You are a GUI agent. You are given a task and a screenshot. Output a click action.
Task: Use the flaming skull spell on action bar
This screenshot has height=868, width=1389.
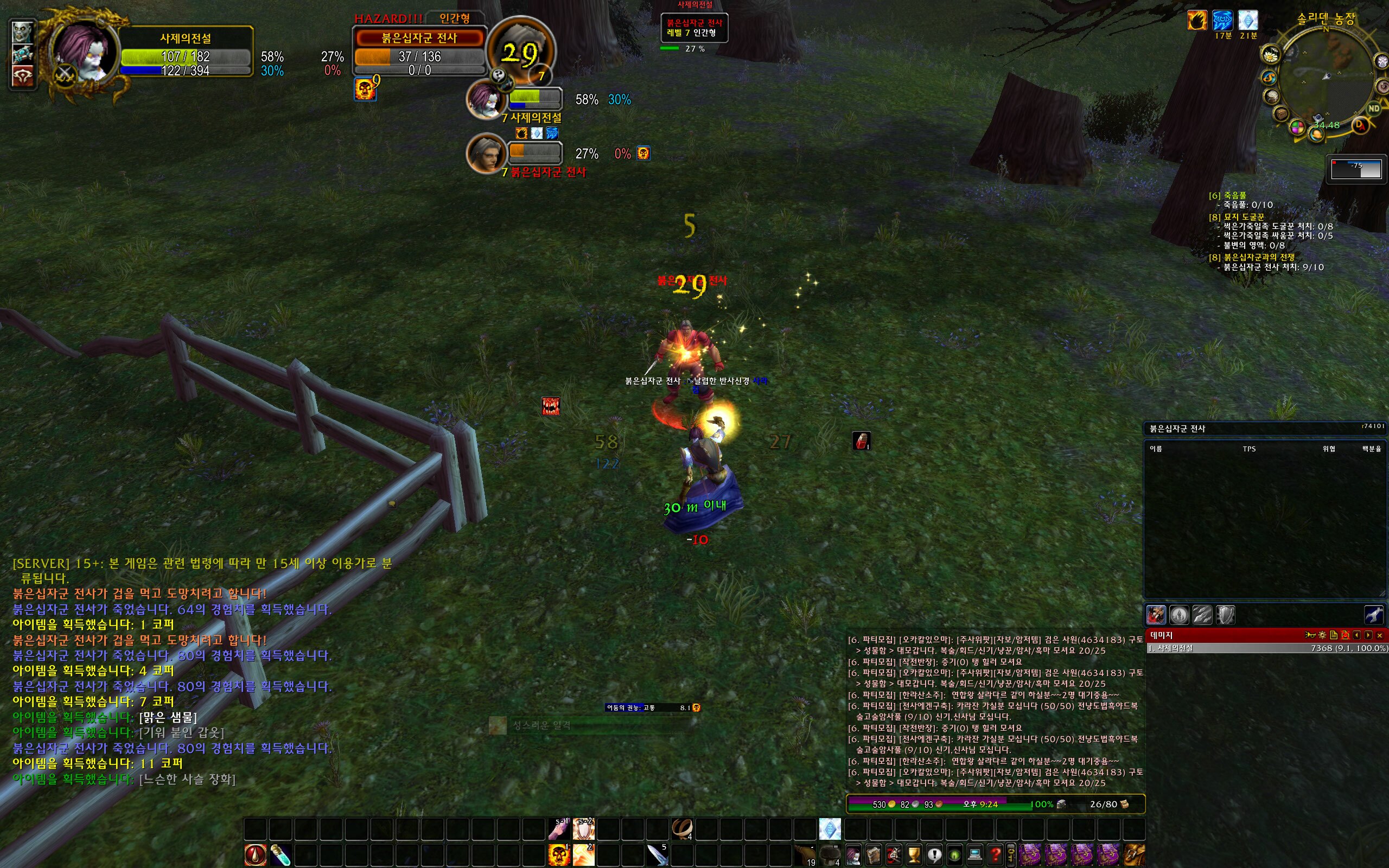(x=558, y=855)
